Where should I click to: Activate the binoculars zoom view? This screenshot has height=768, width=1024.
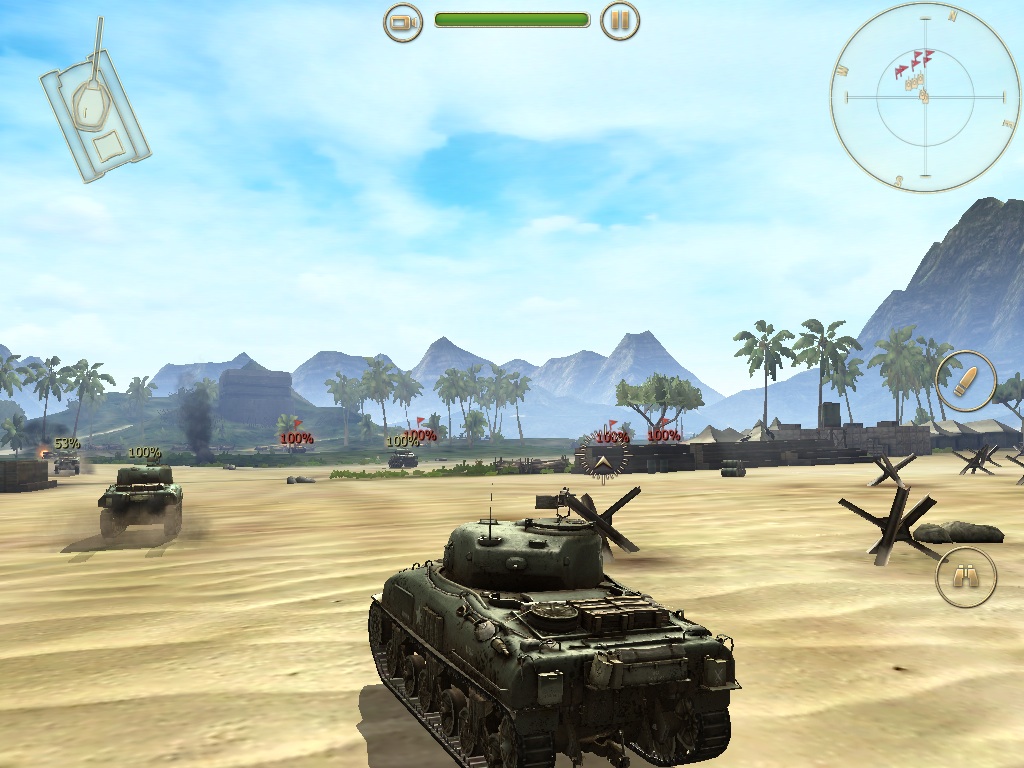point(966,577)
